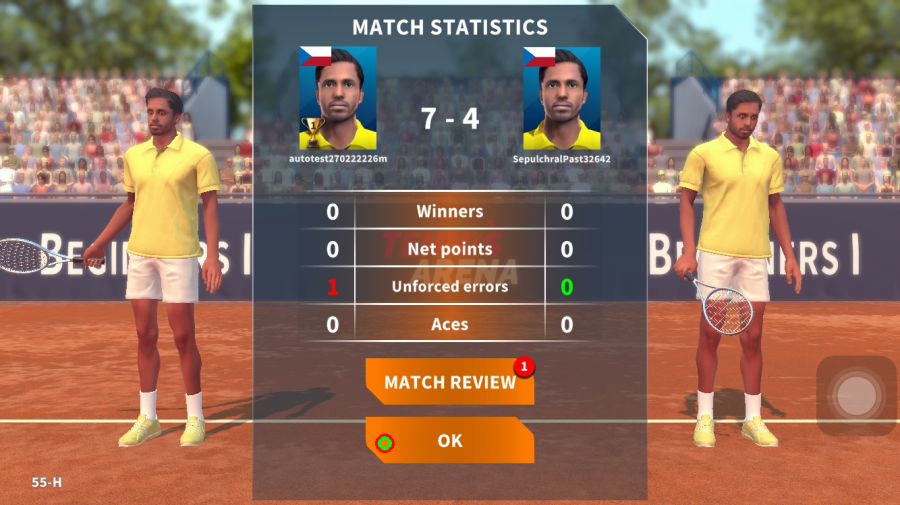This screenshot has width=900, height=505.
Task: Confirm match statistics with OK
Action: pyautogui.click(x=449, y=440)
